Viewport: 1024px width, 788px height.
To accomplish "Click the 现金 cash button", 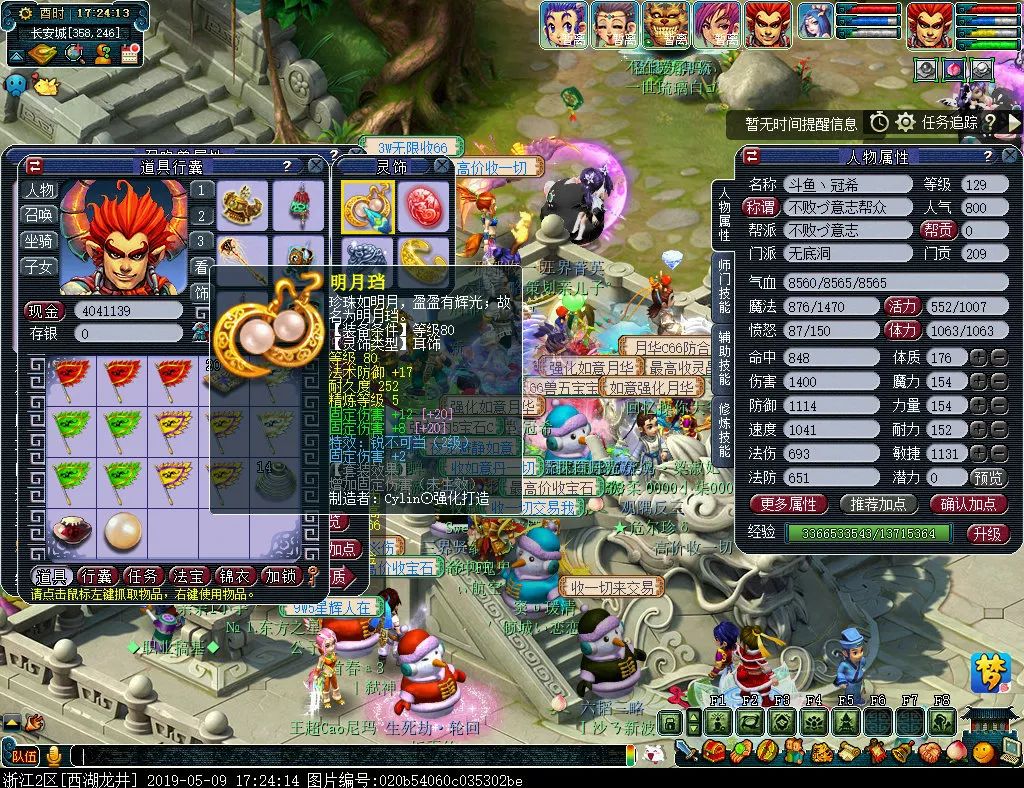I will tap(44, 311).
